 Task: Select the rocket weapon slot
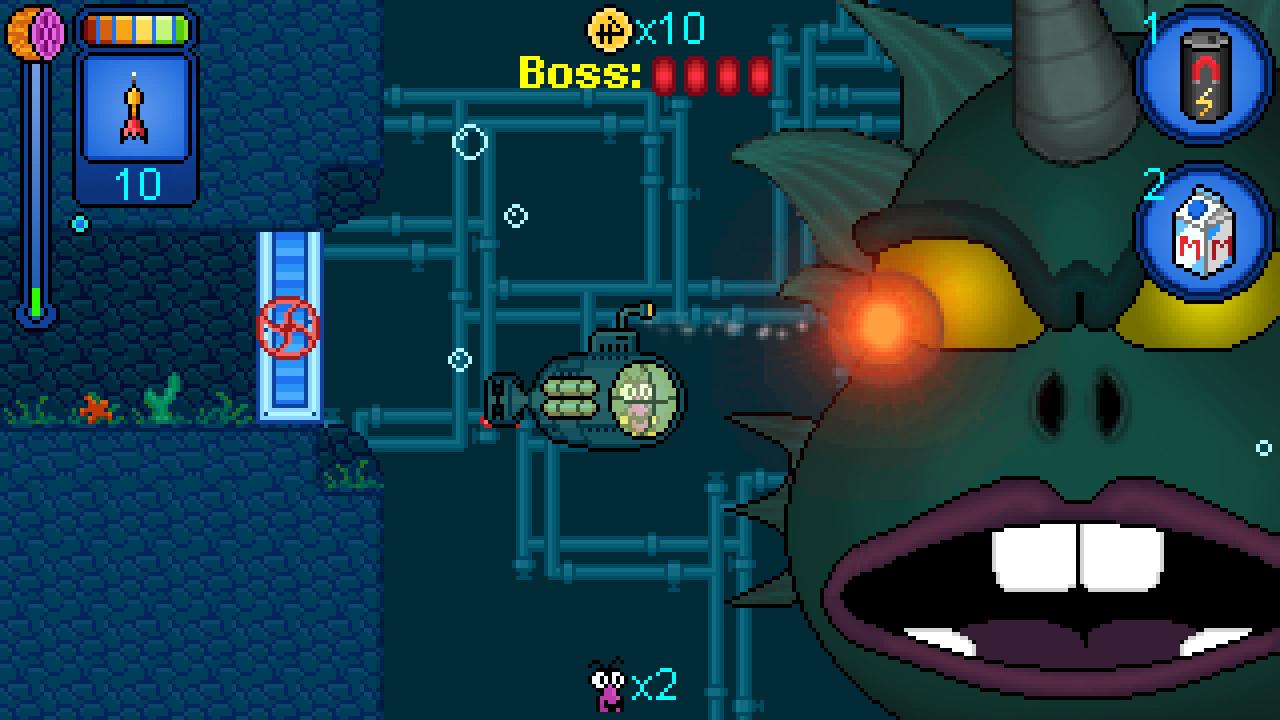point(136,110)
